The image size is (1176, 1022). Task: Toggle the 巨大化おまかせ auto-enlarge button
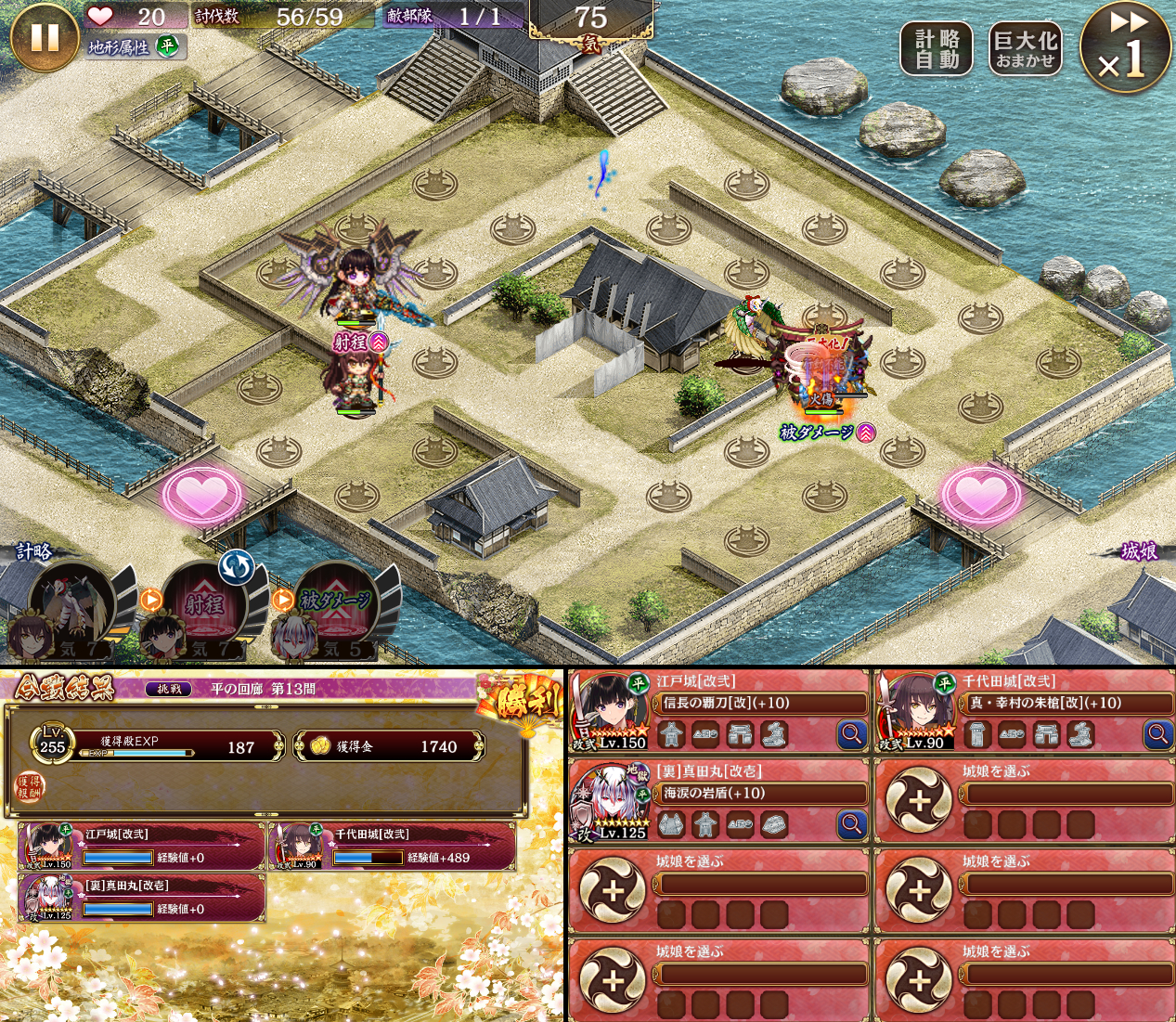coord(1025,49)
